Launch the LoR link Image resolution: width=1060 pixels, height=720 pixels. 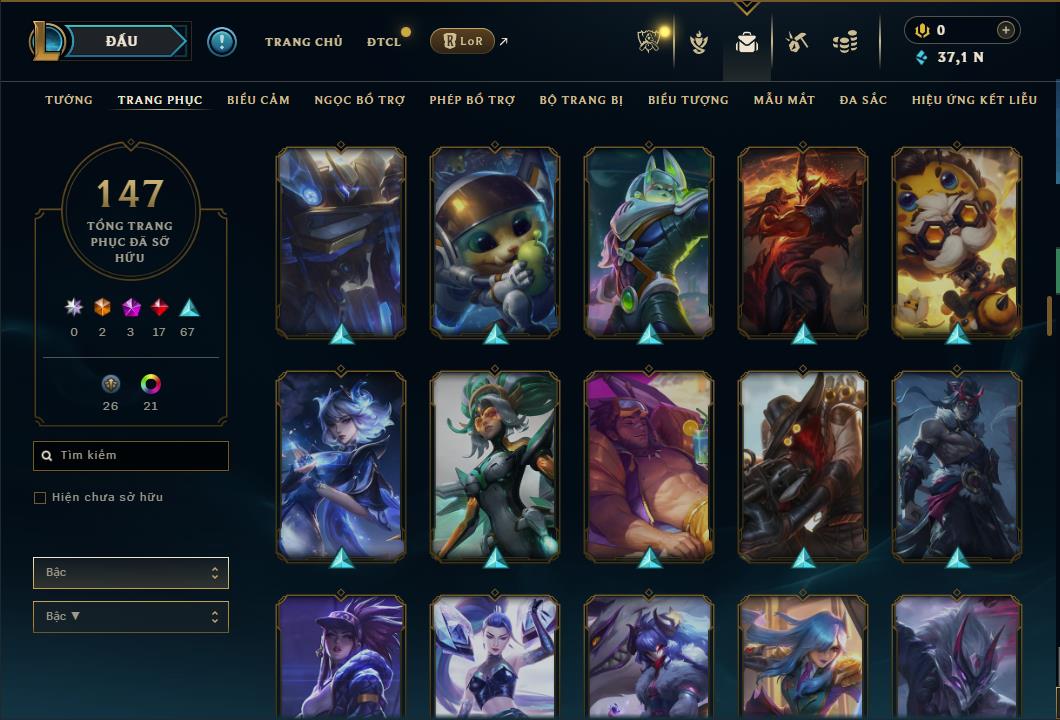pos(462,41)
